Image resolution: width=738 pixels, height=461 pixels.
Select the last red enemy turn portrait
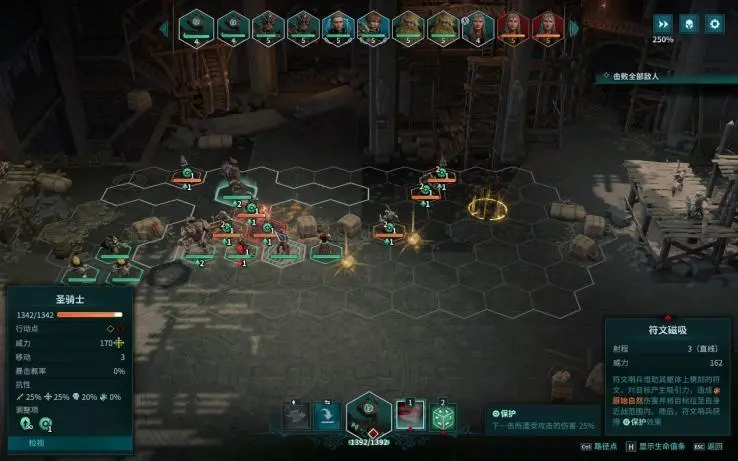546,27
